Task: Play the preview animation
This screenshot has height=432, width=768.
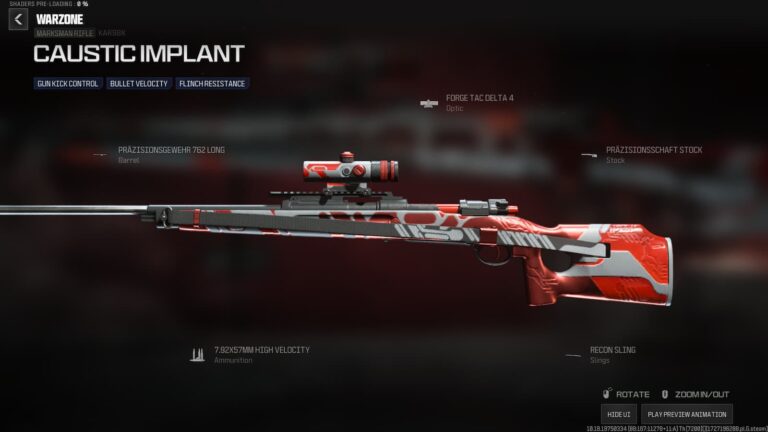Action: point(686,414)
